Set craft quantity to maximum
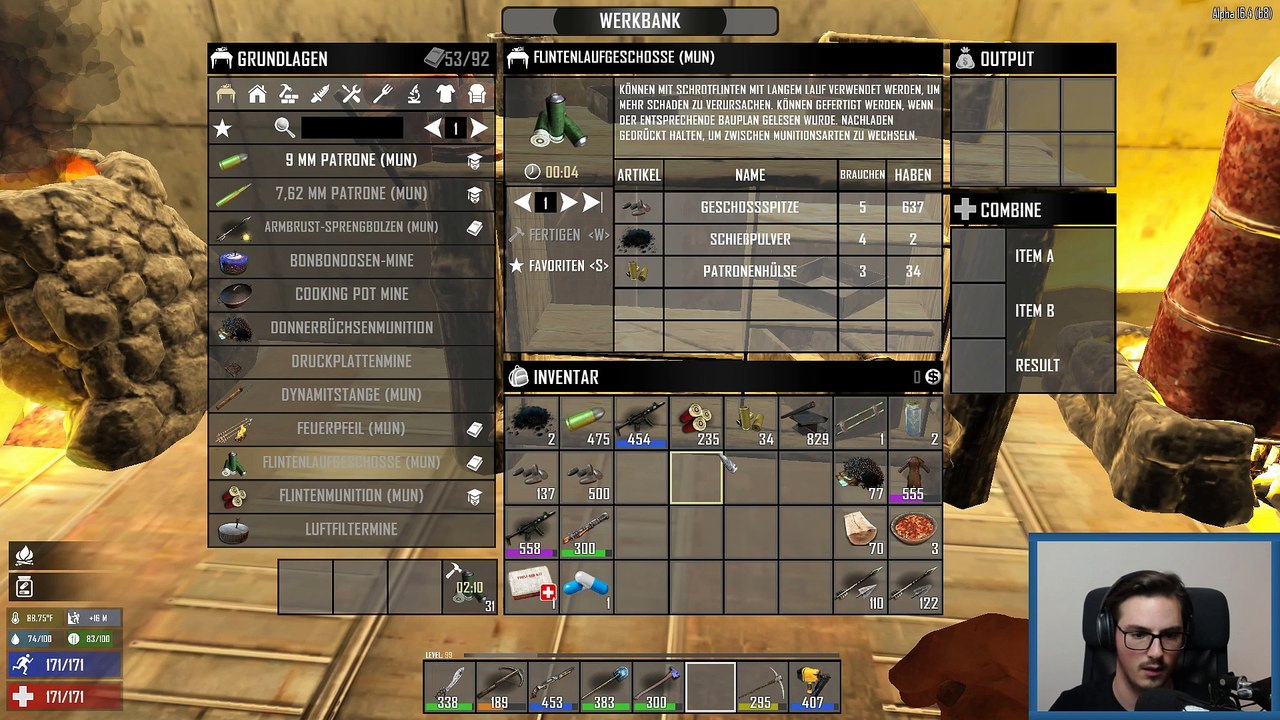 [x=592, y=203]
